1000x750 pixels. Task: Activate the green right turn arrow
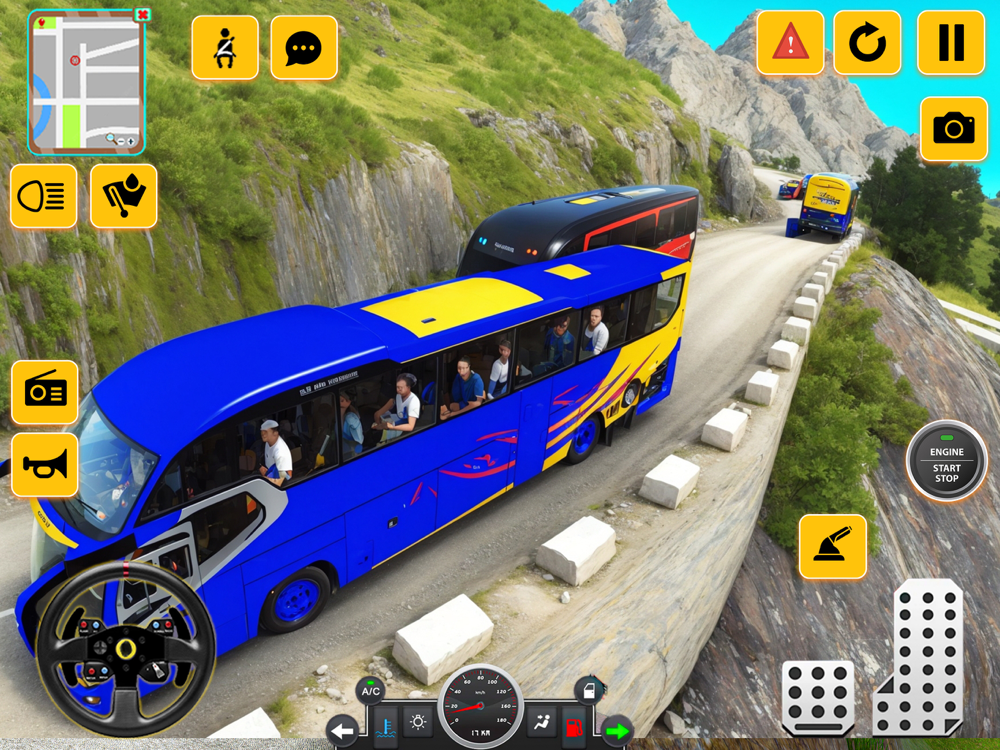coord(617,732)
